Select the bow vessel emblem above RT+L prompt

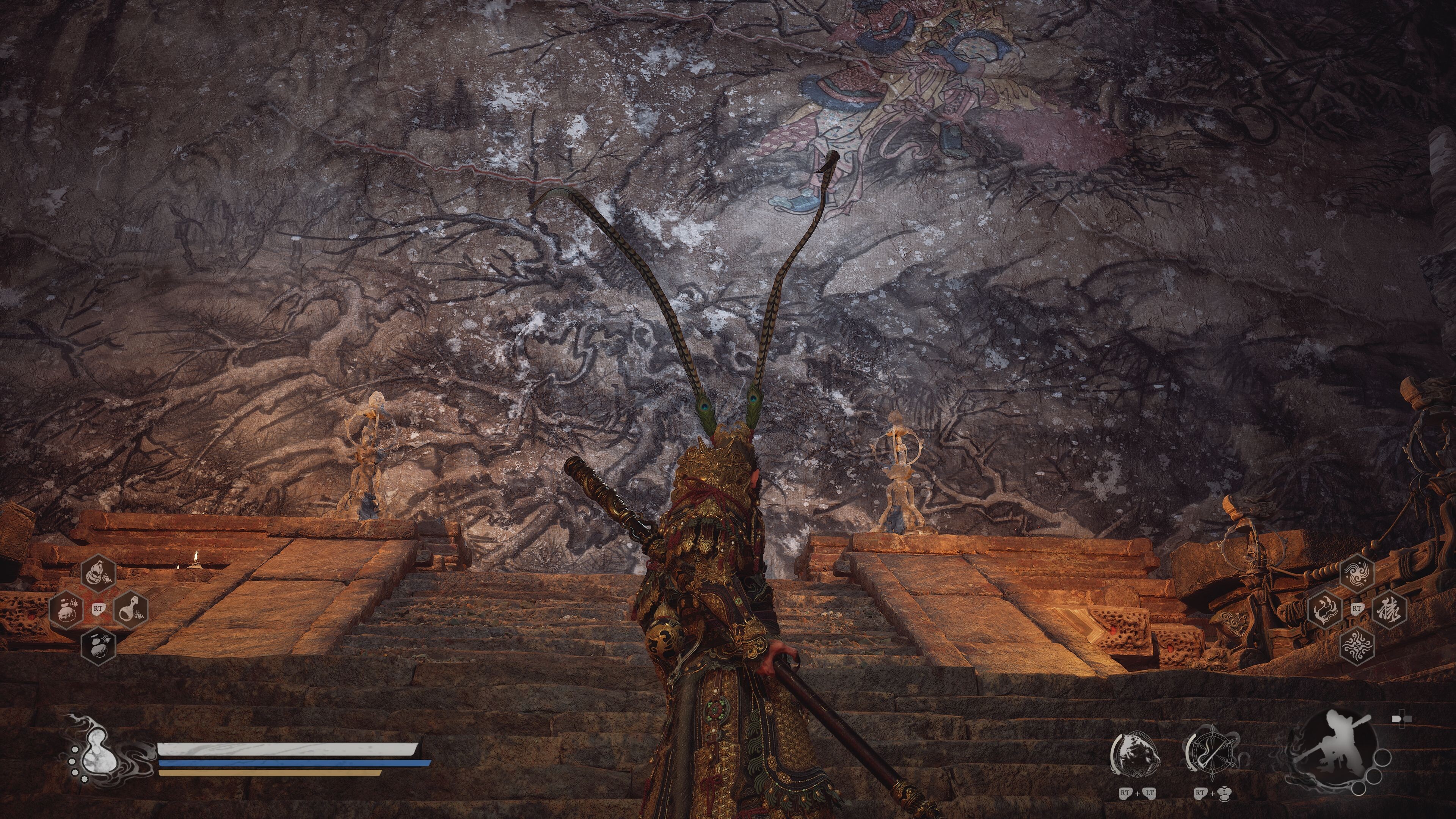pos(1213,752)
